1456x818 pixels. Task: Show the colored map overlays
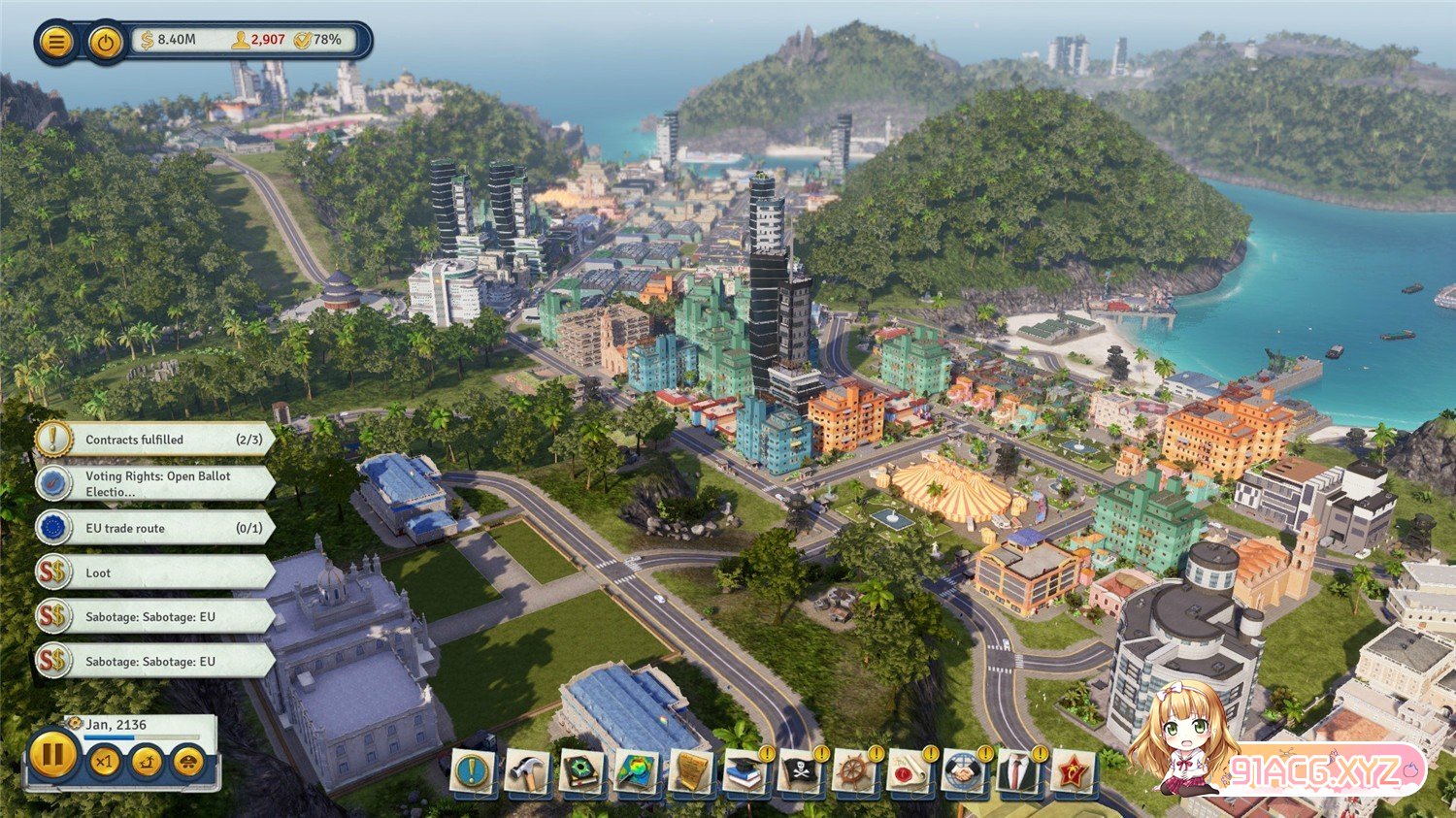[637, 772]
